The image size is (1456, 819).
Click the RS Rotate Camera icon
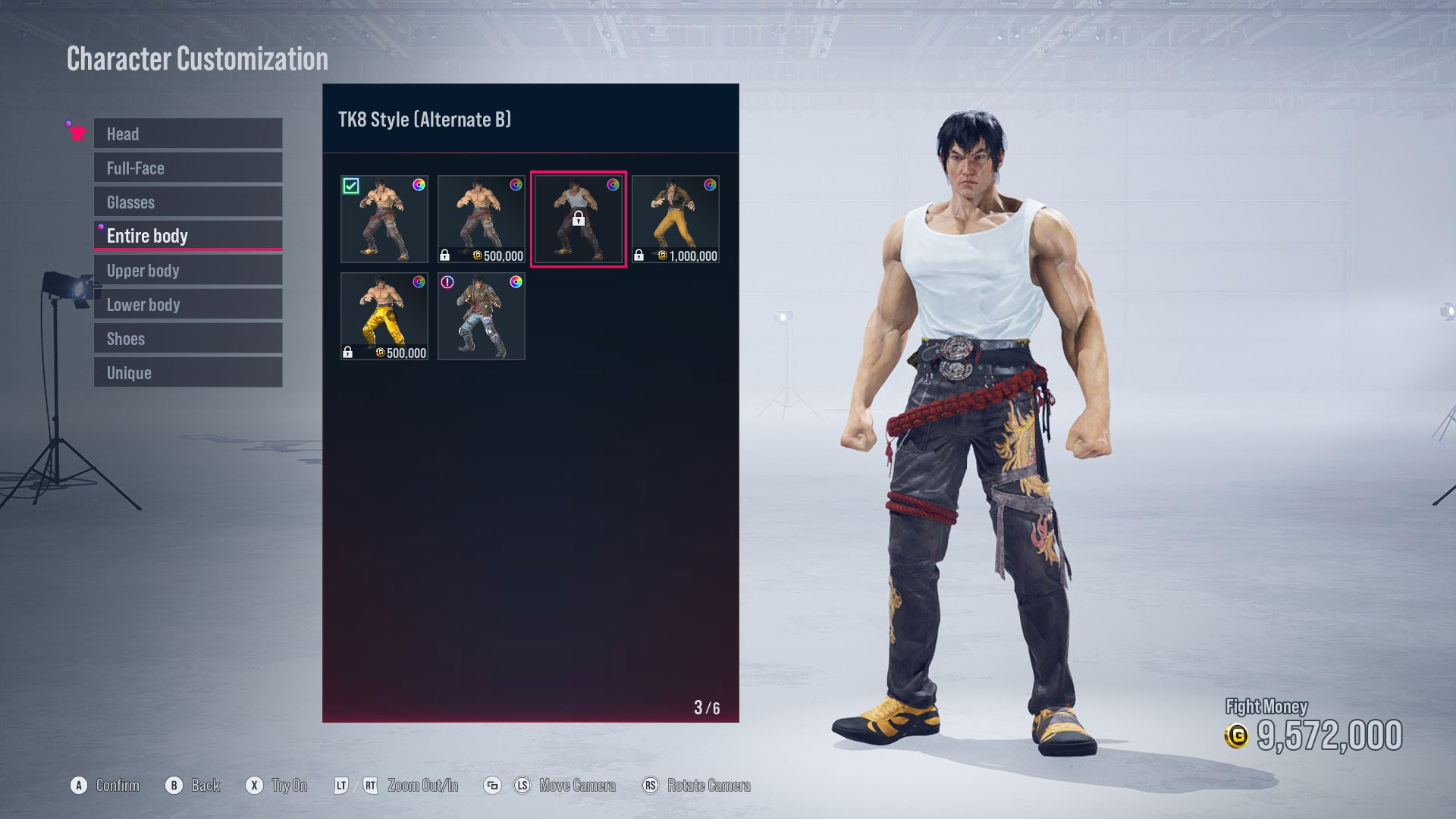(x=651, y=786)
